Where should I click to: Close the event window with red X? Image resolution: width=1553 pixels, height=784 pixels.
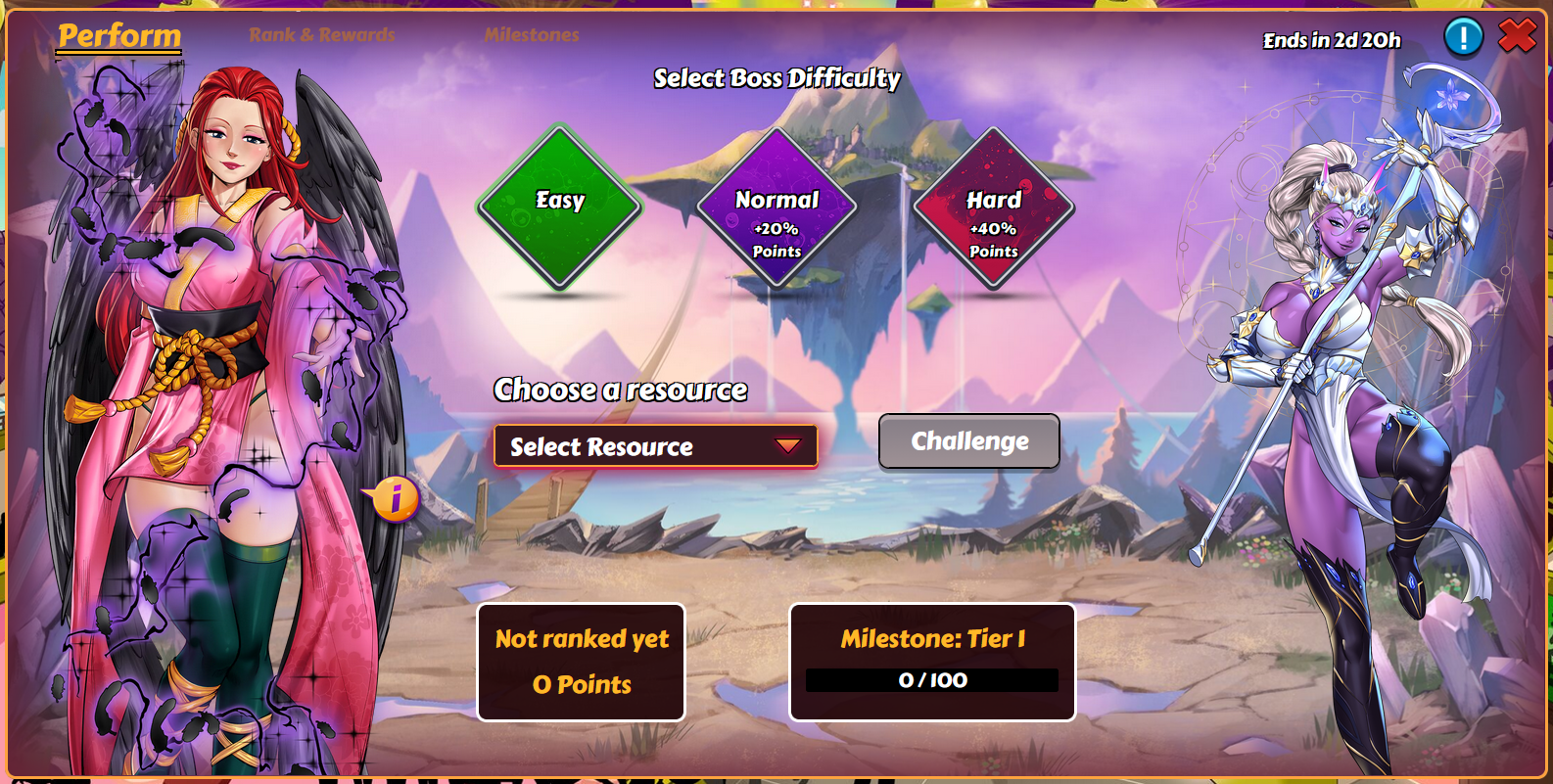point(1517,36)
